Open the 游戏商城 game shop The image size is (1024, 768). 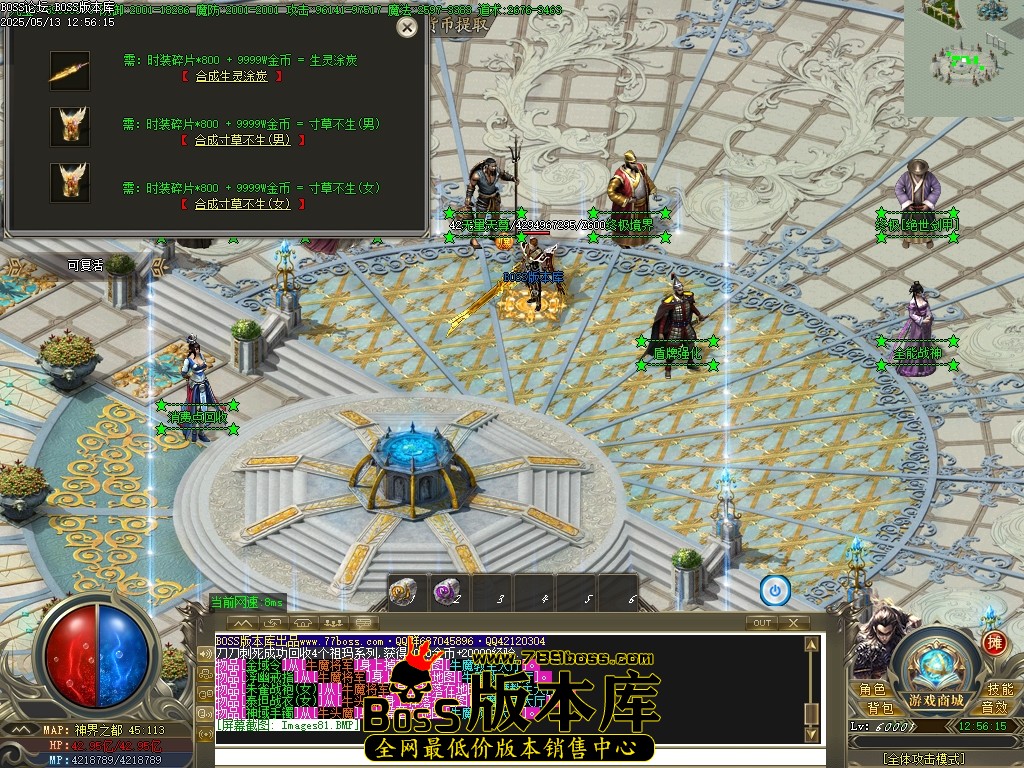click(x=937, y=699)
